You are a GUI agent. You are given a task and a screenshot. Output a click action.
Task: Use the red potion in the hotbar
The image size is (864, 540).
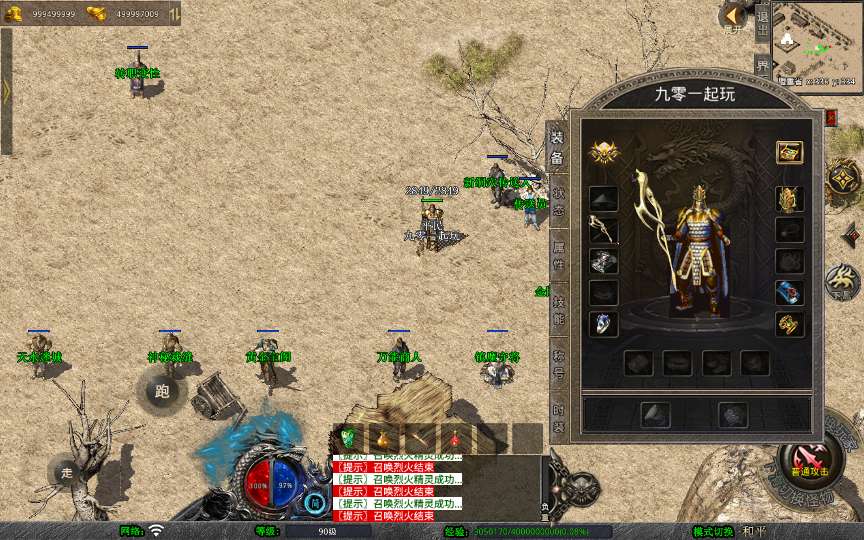coord(454,438)
